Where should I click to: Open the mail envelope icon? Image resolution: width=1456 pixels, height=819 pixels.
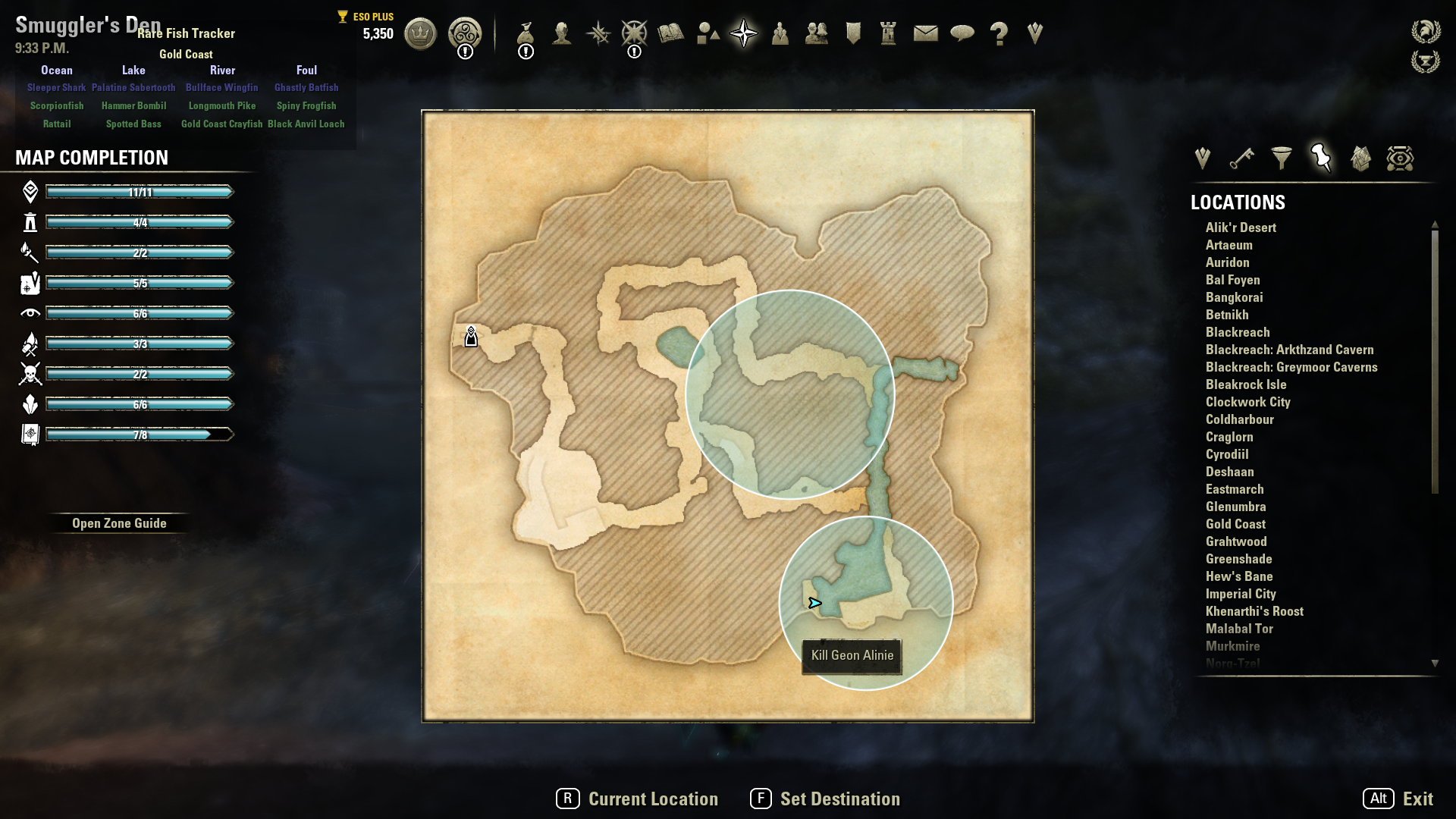click(926, 33)
